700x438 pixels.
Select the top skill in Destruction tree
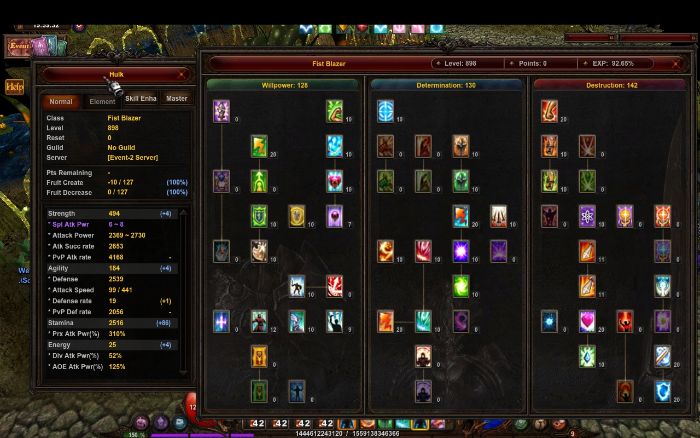[x=550, y=111]
